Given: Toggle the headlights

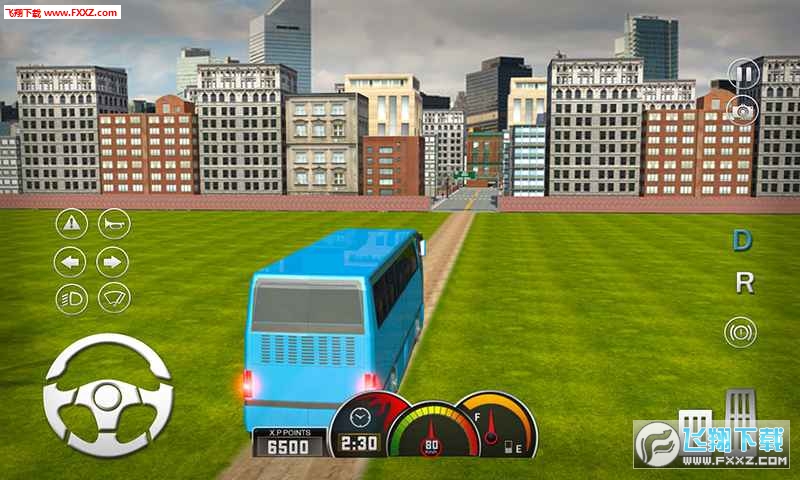Looking at the screenshot, I should coord(70,298).
